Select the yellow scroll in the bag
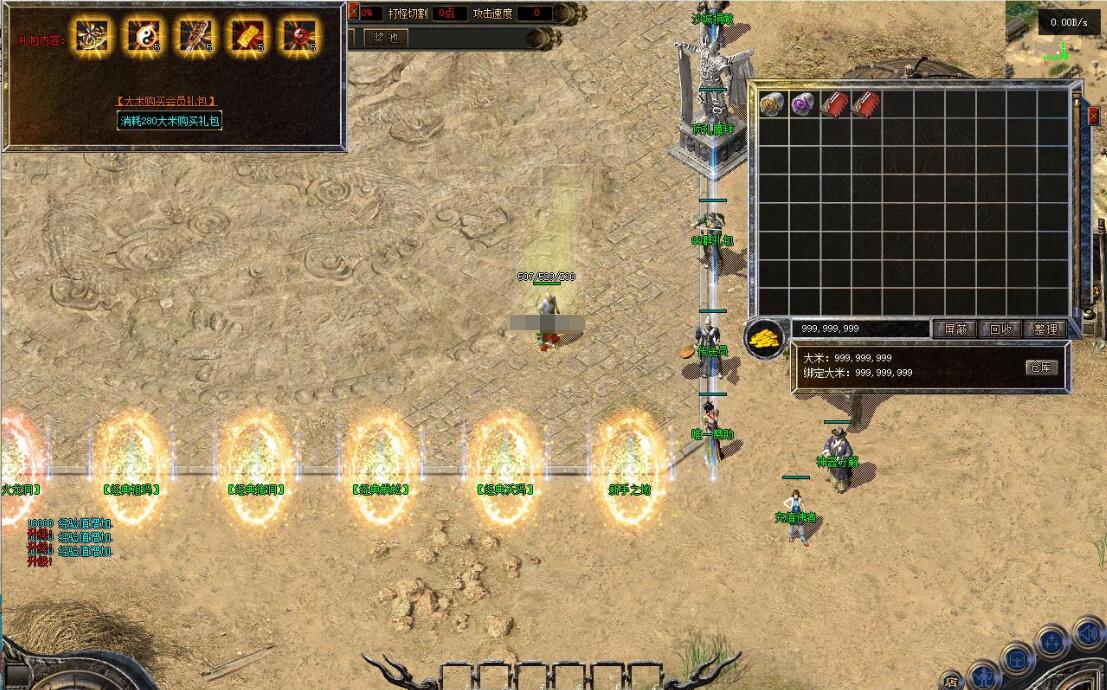 tap(771, 104)
